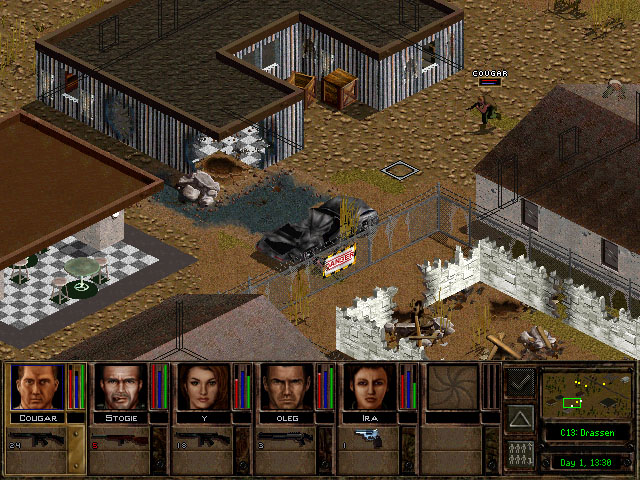The width and height of the screenshot is (640, 480).
Task: Select Cougar's portrait
Action: point(36,387)
